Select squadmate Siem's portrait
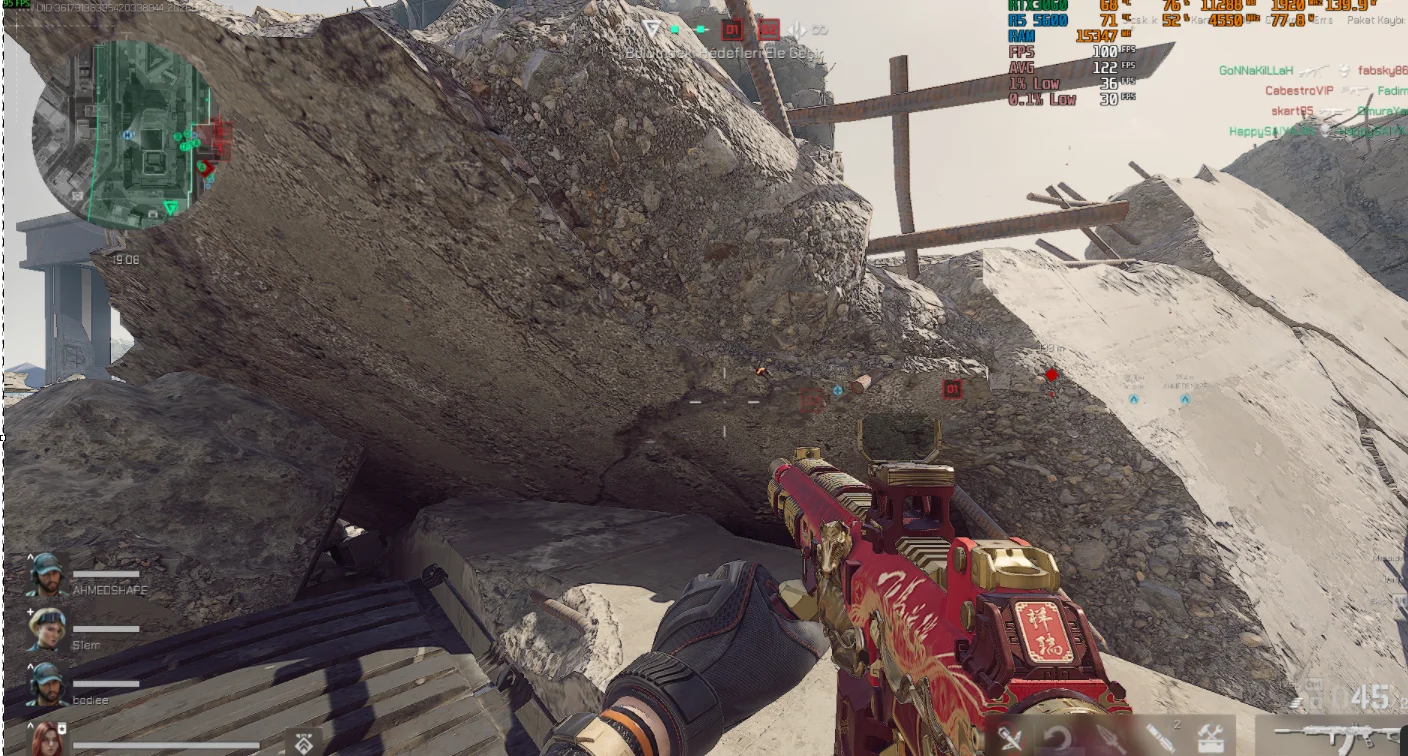Viewport: 1408px width, 756px height. (x=47, y=628)
